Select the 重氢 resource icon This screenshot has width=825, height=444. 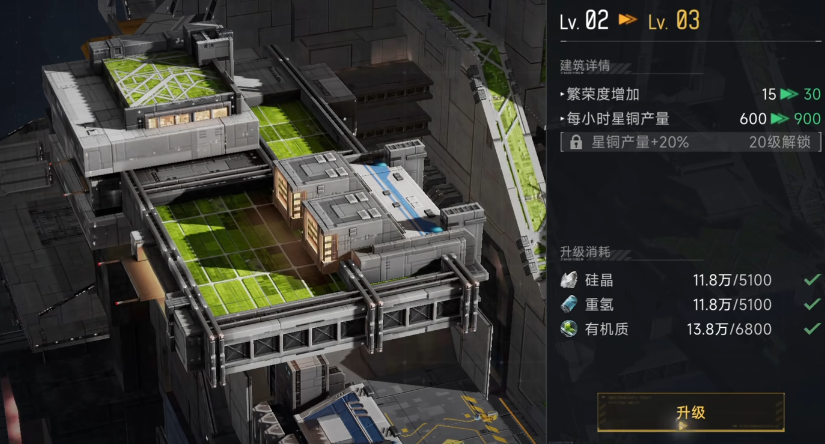coord(570,304)
